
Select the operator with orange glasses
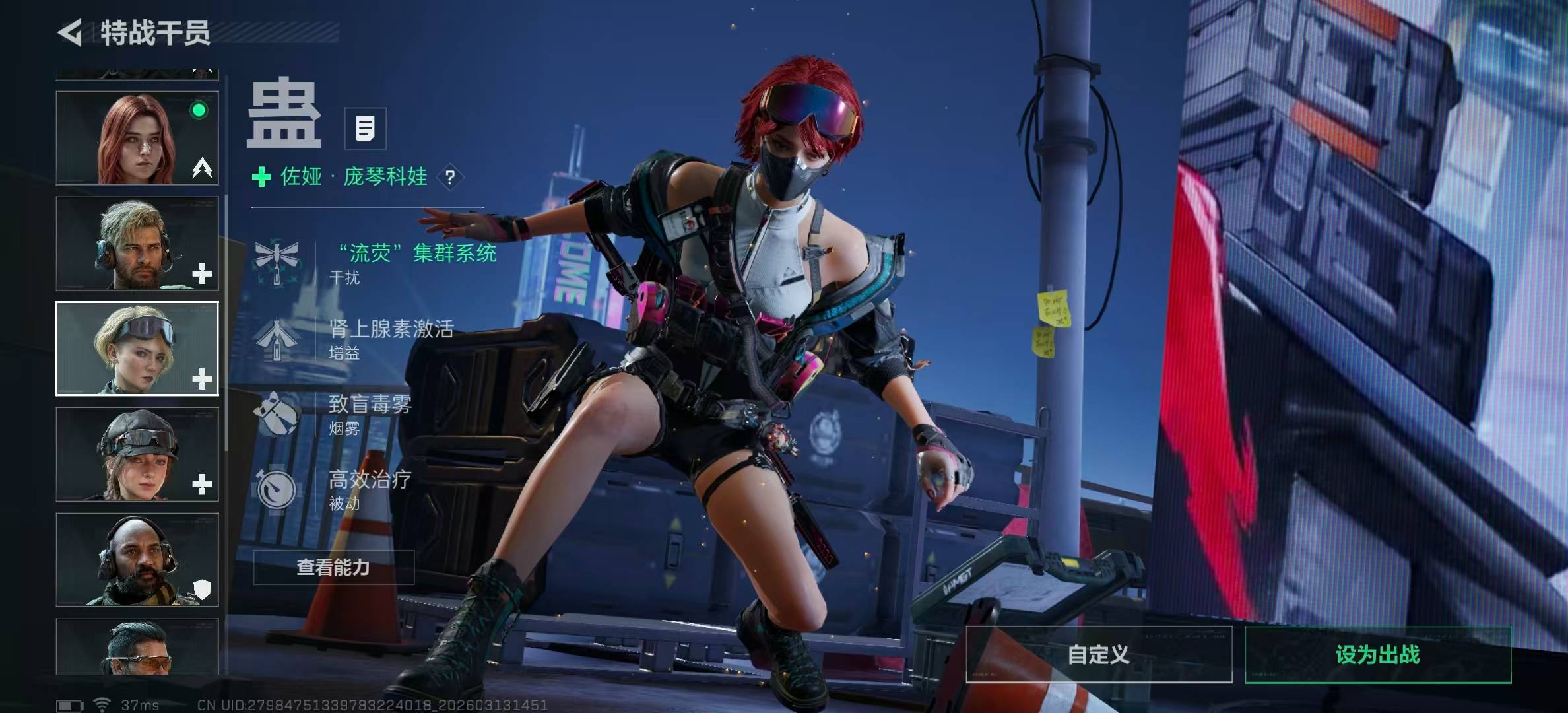(x=137, y=647)
